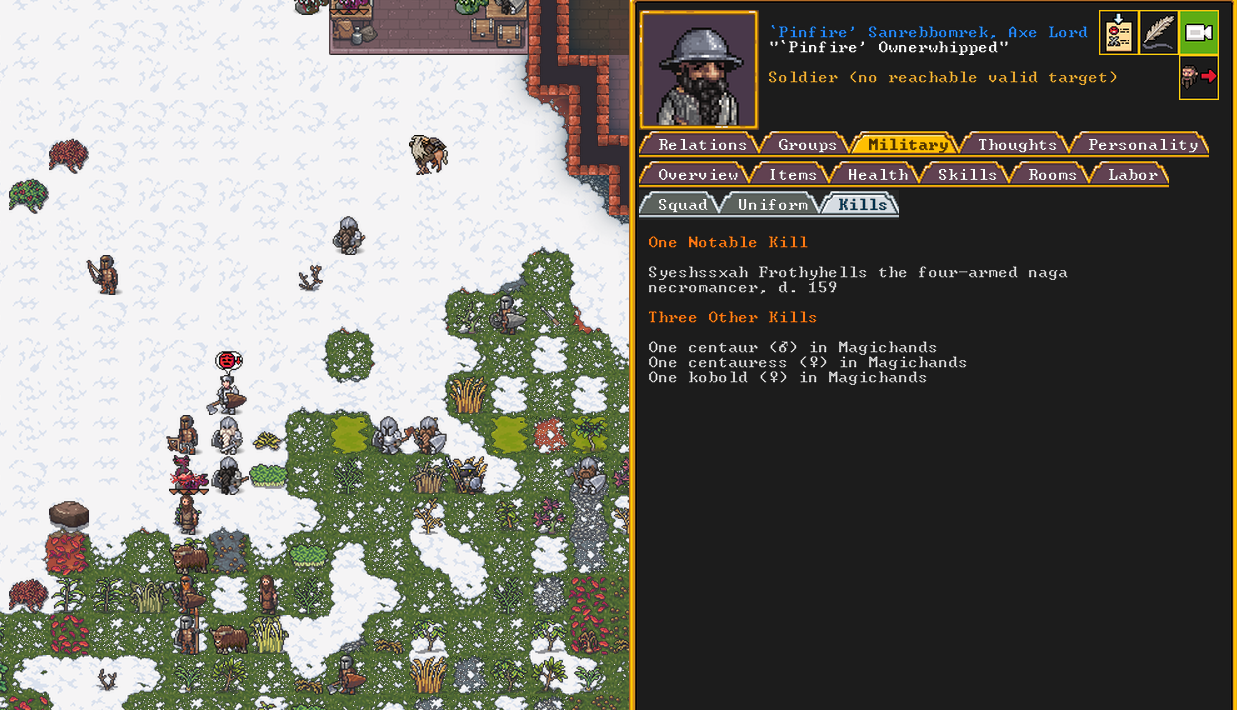Open the Items tab
This screenshot has width=1237, height=710.
click(792, 175)
